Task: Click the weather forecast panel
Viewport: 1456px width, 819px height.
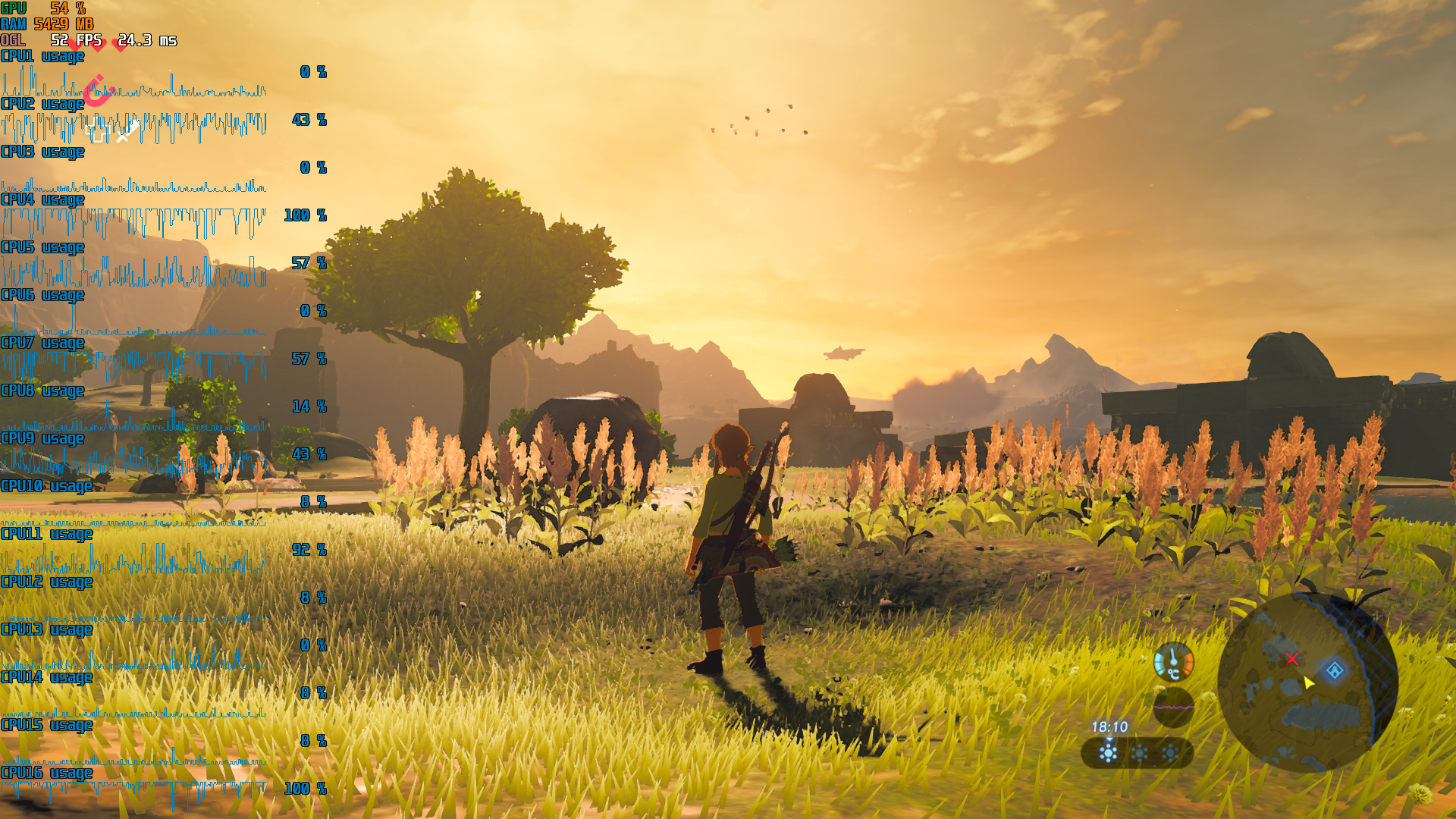Action: 1137,753
